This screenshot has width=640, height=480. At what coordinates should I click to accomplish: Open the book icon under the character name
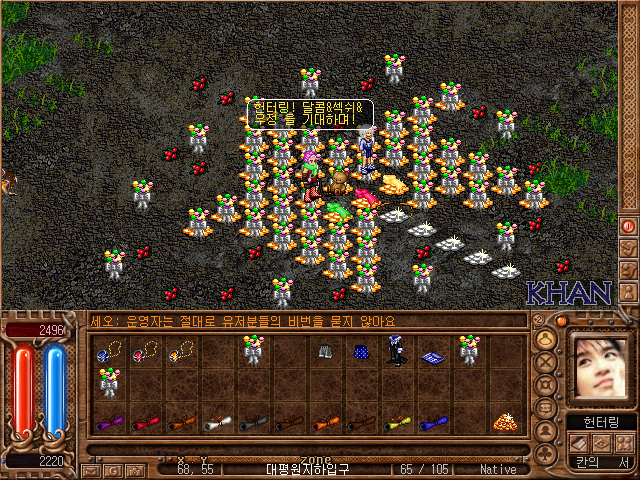pos(578,442)
